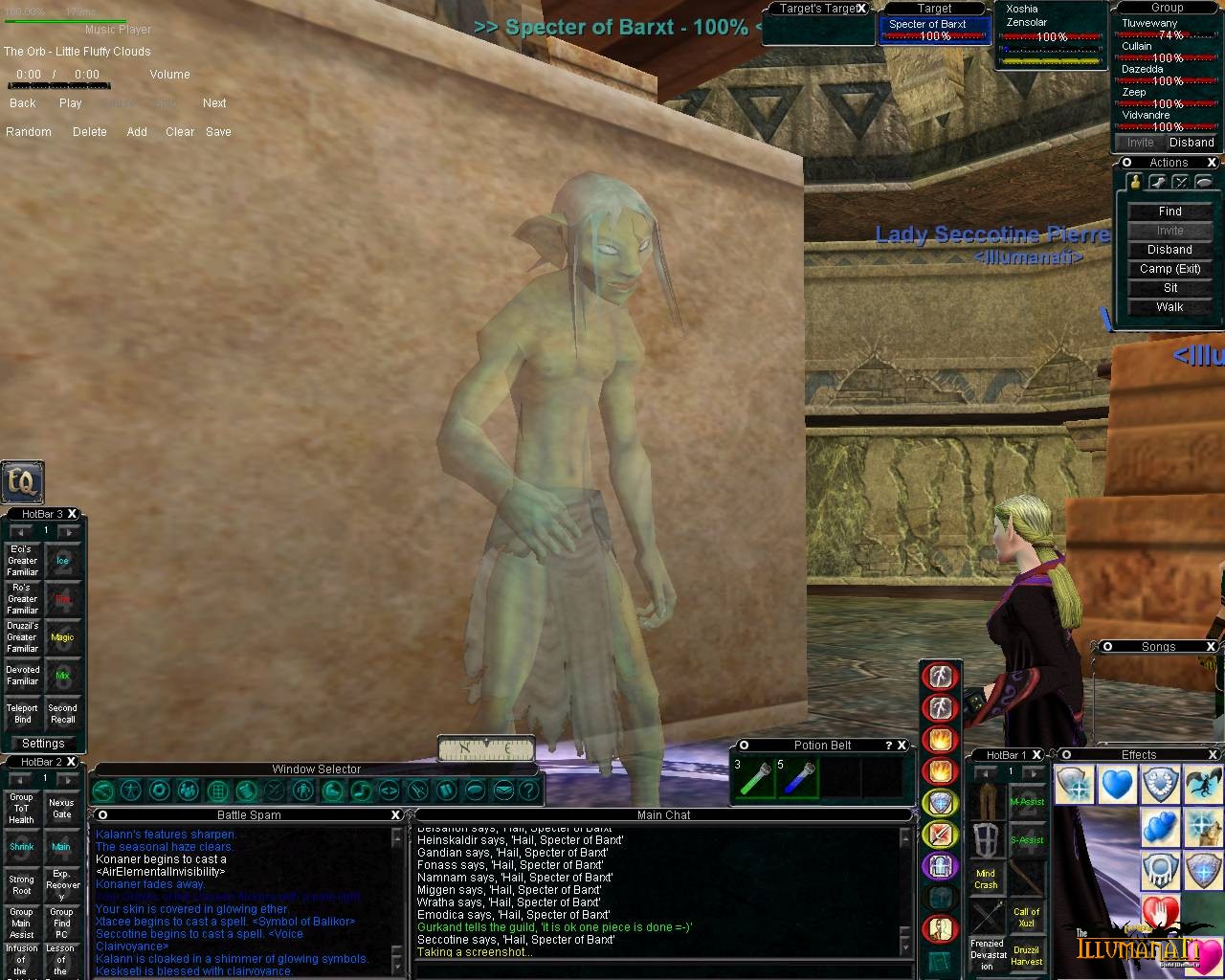Image resolution: width=1225 pixels, height=980 pixels.
Task: Close the Actions window
Action: tap(1212, 163)
